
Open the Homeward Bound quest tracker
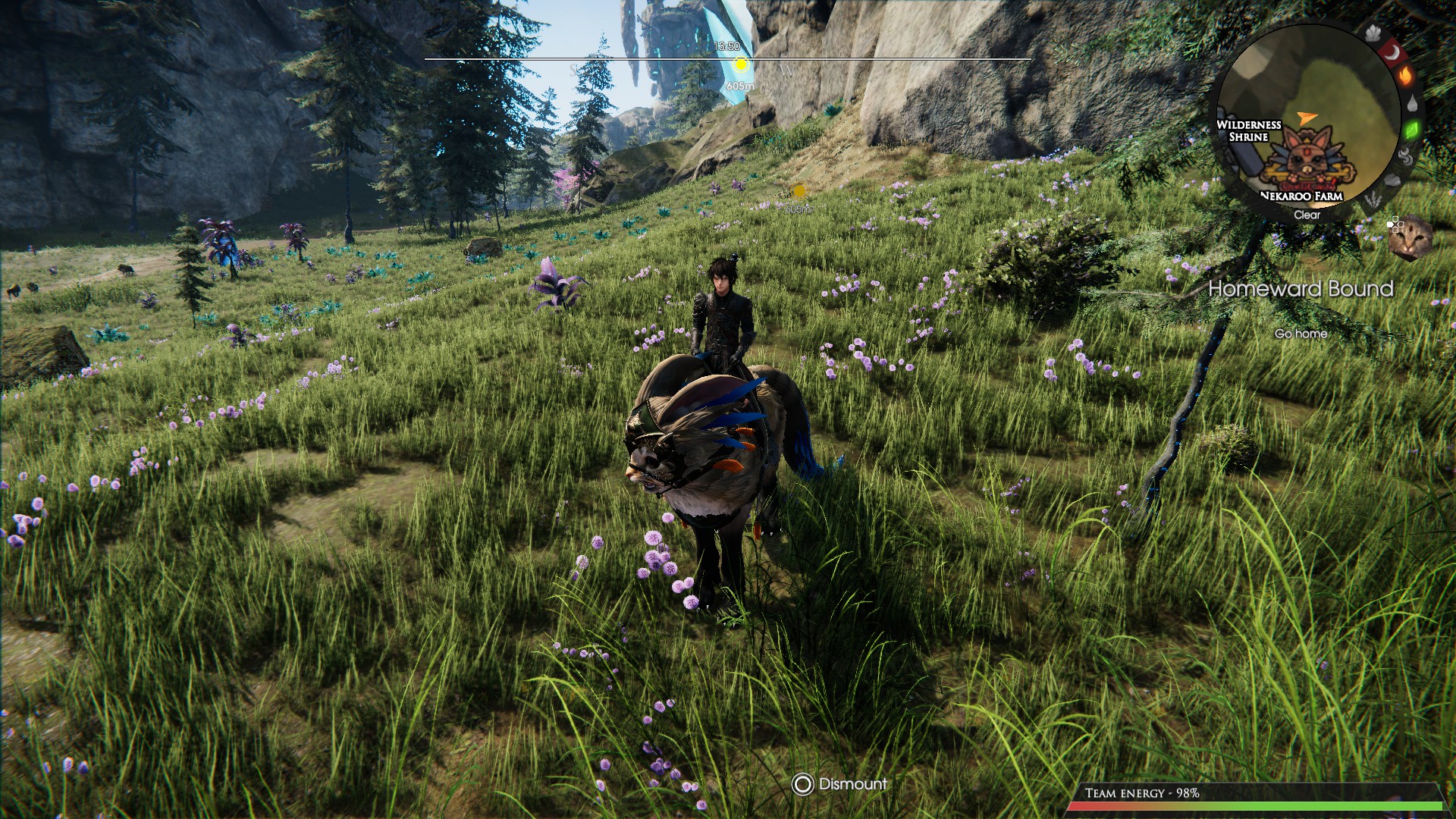(1301, 289)
